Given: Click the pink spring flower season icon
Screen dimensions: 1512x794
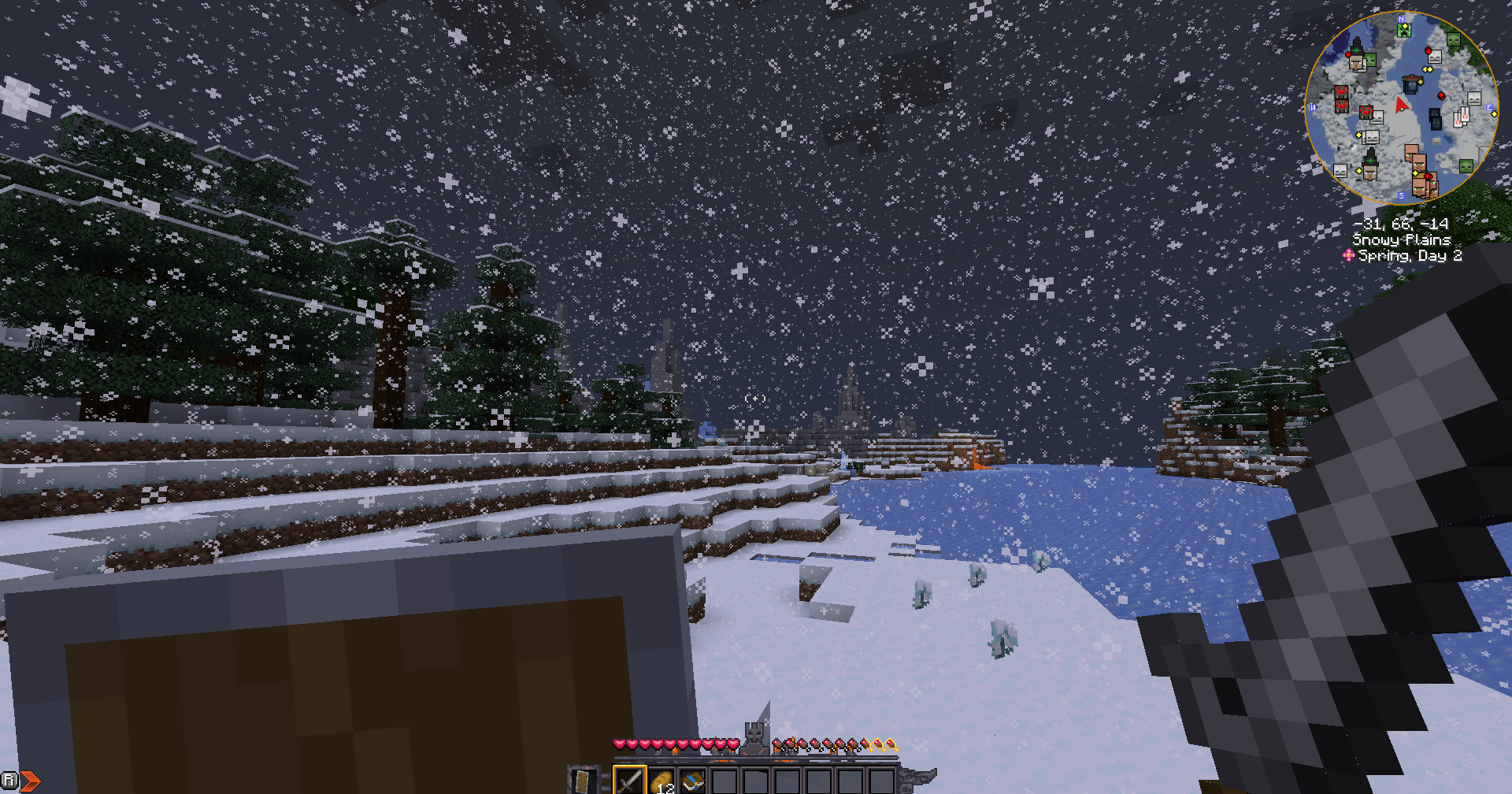Looking at the screenshot, I should 1349,254.
